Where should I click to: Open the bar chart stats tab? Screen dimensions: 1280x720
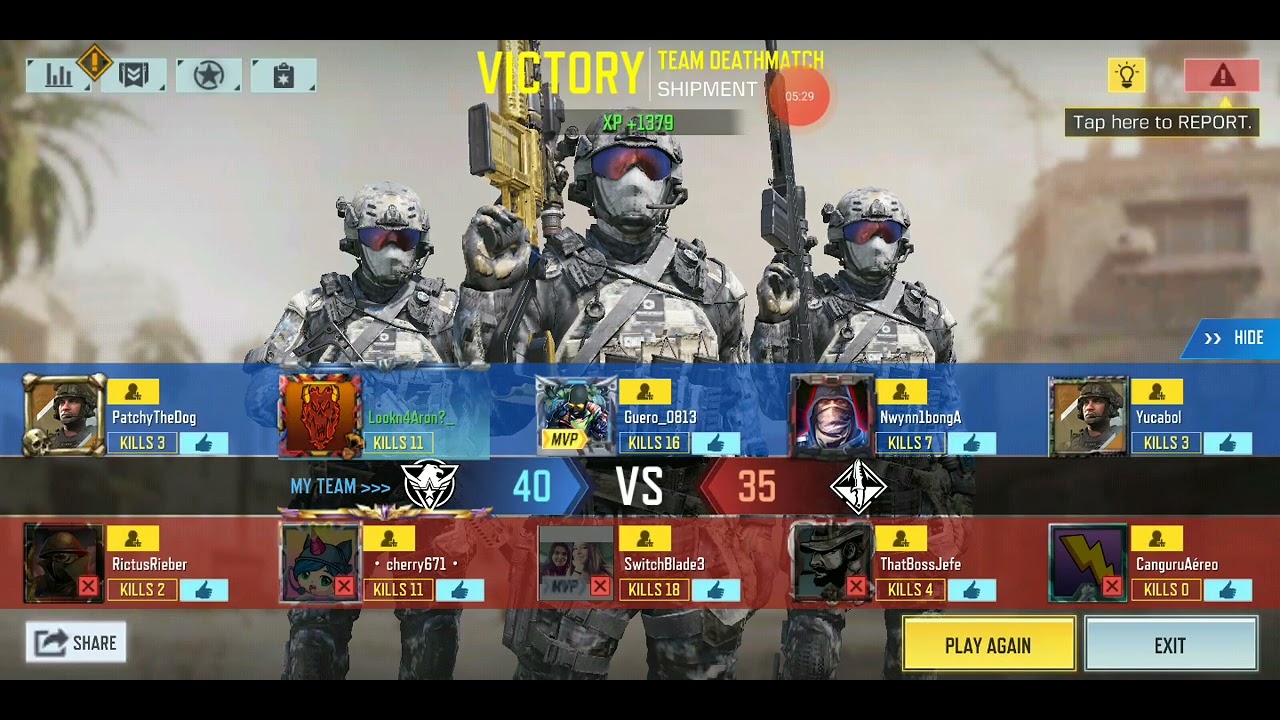pos(59,76)
